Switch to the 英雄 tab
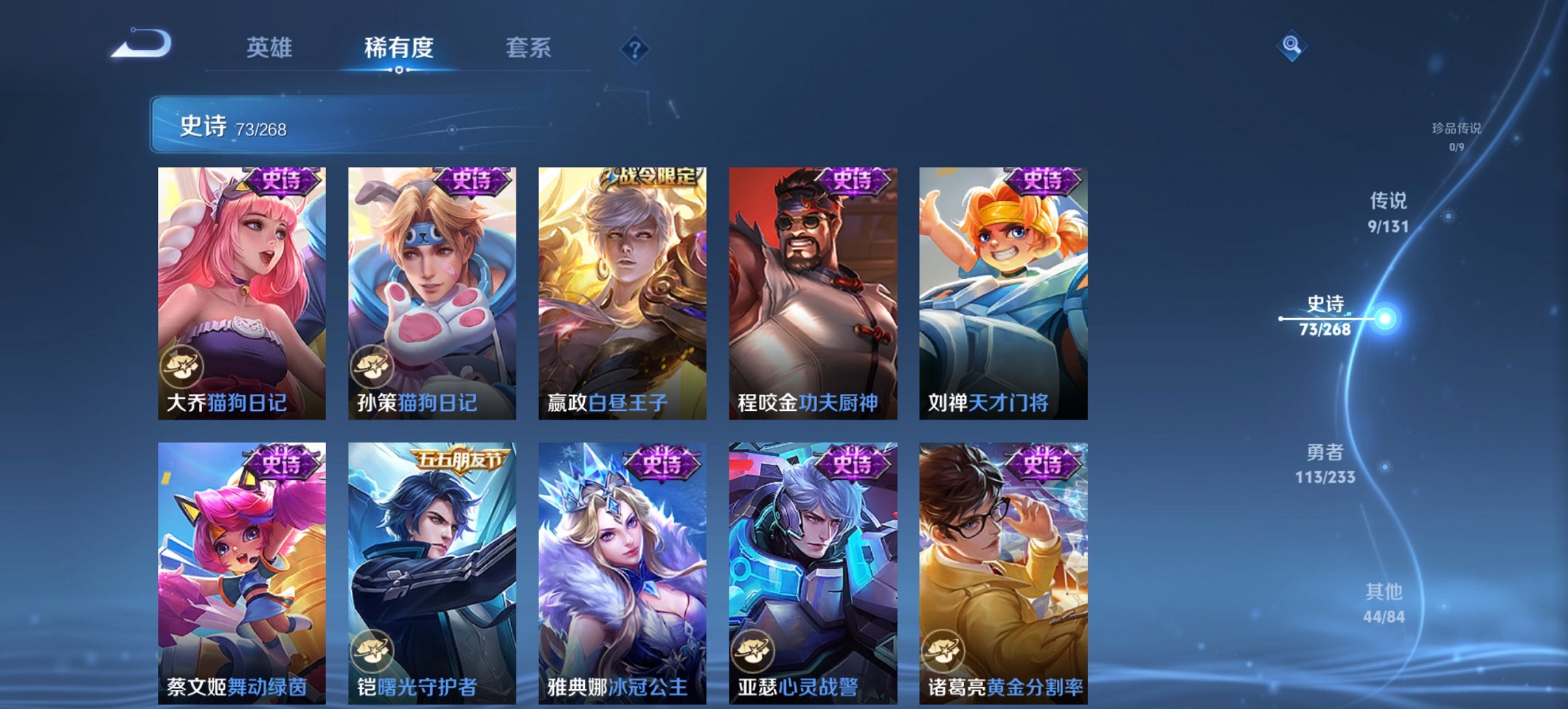This screenshot has width=1568, height=709. coord(271,48)
